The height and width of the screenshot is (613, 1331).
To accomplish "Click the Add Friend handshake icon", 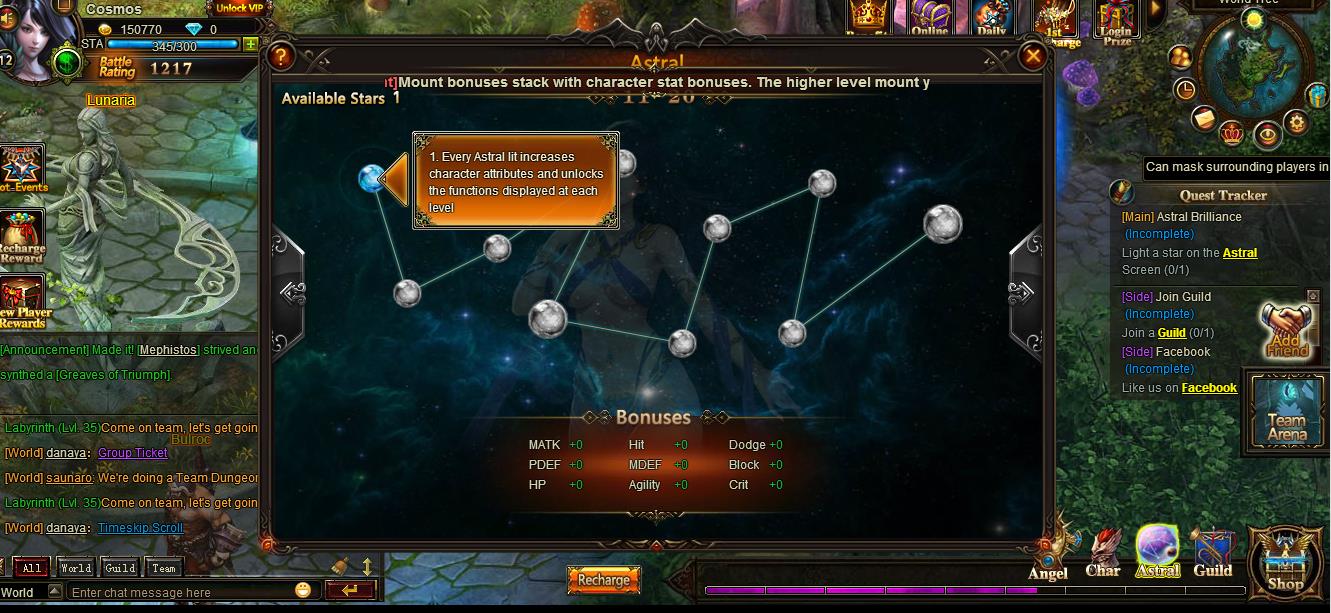I will 1287,330.
